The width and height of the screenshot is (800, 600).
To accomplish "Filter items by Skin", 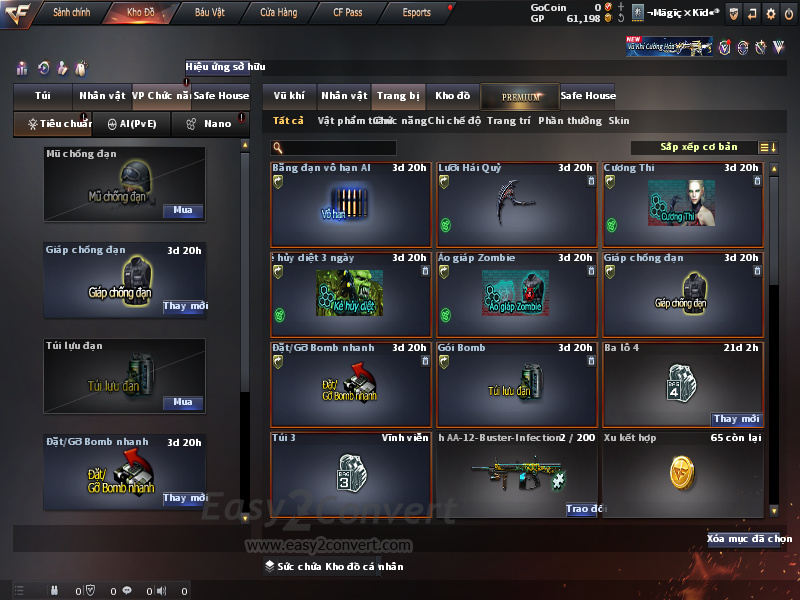I will 619,121.
